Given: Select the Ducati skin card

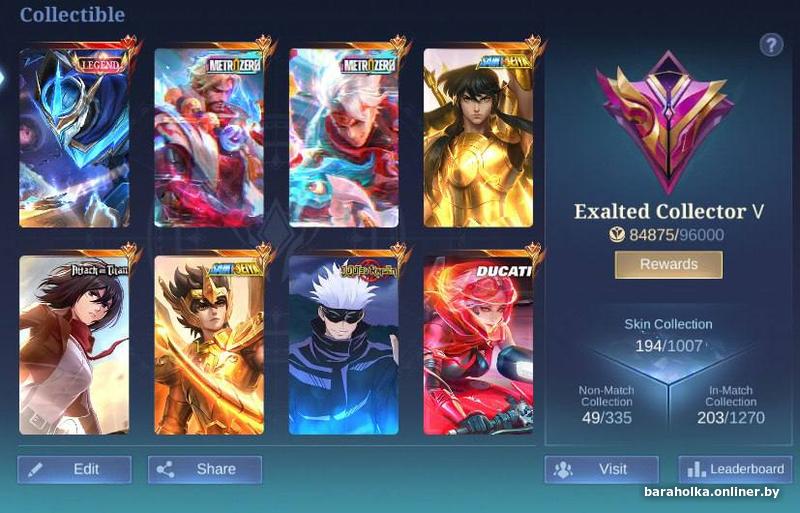Looking at the screenshot, I should click(x=477, y=345).
